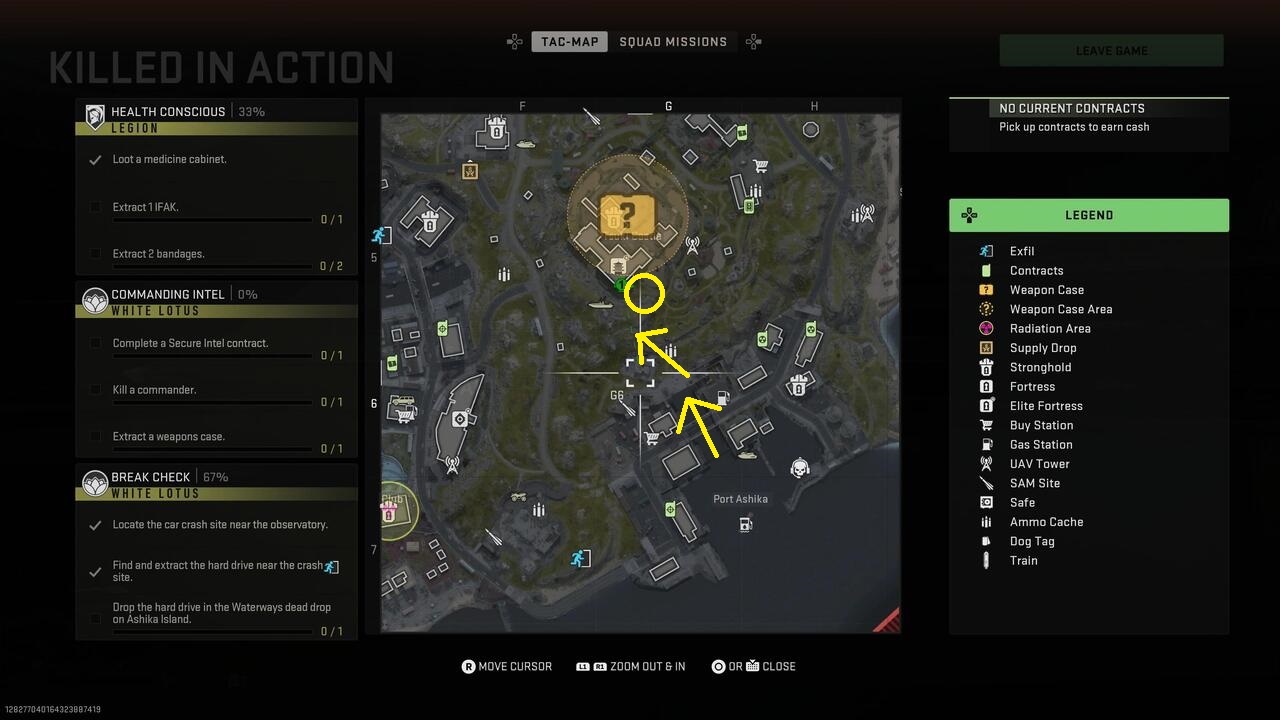Viewport: 1280px width, 720px height.
Task: Click the Legend panel header
Action: [x=1089, y=215]
